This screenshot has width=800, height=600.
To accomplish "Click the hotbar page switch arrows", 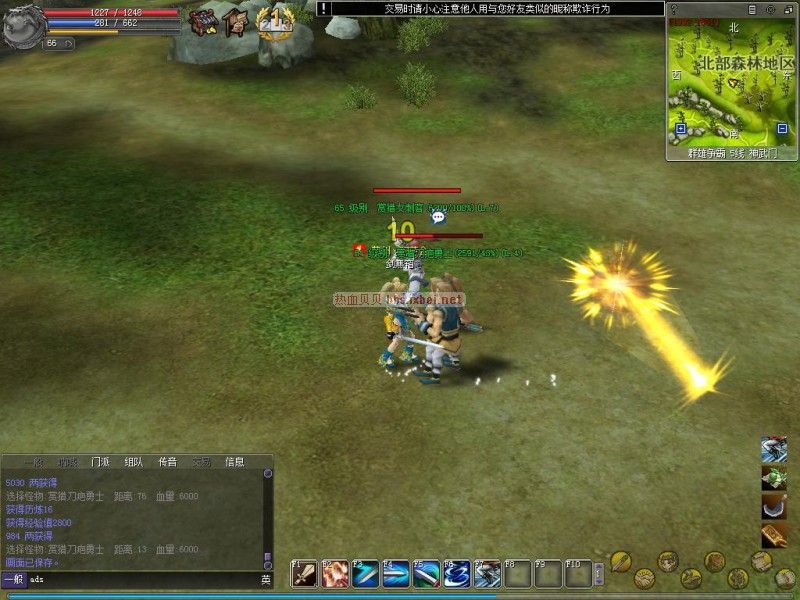I will [599, 573].
